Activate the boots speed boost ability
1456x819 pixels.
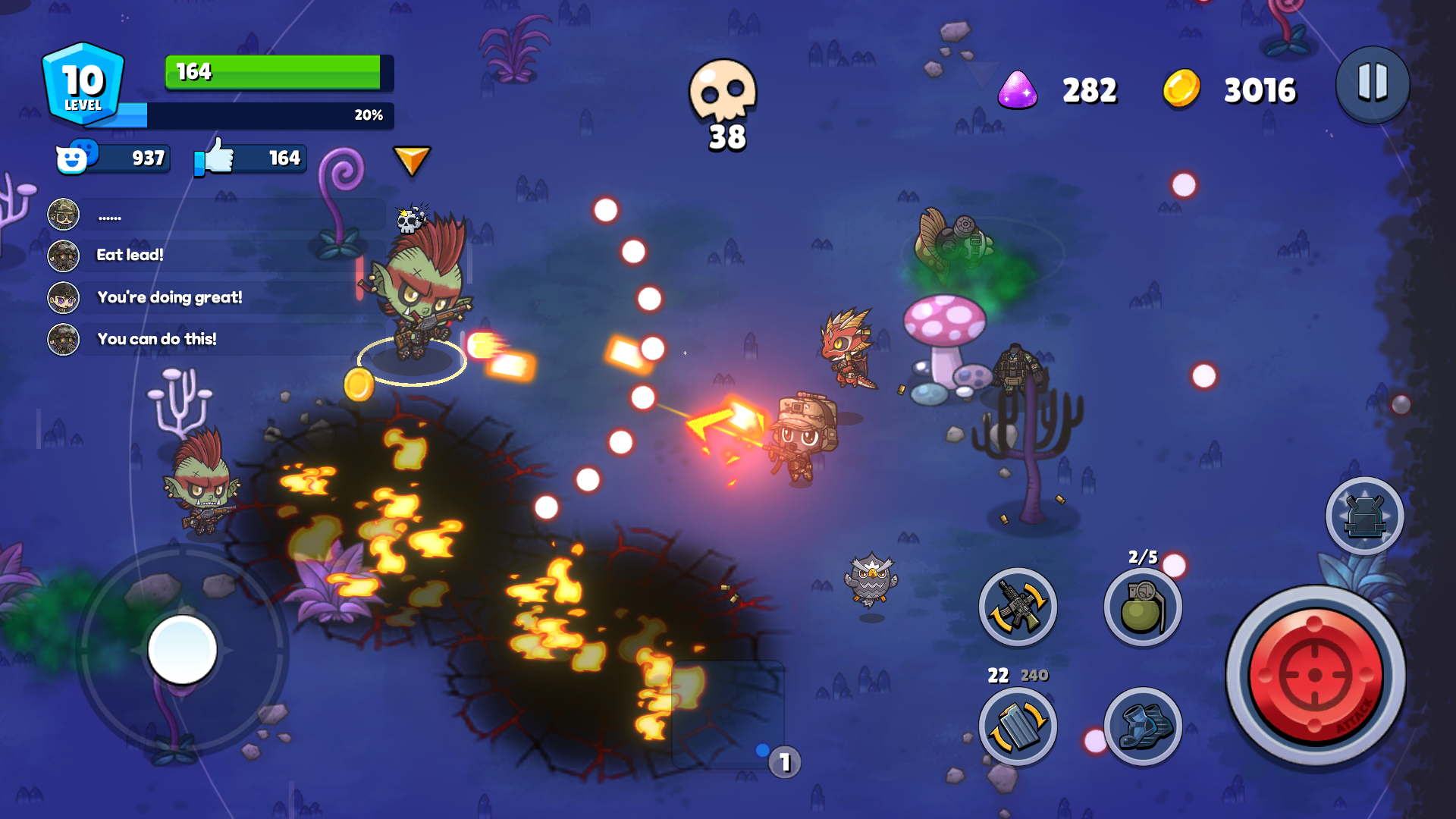[x=1142, y=726]
